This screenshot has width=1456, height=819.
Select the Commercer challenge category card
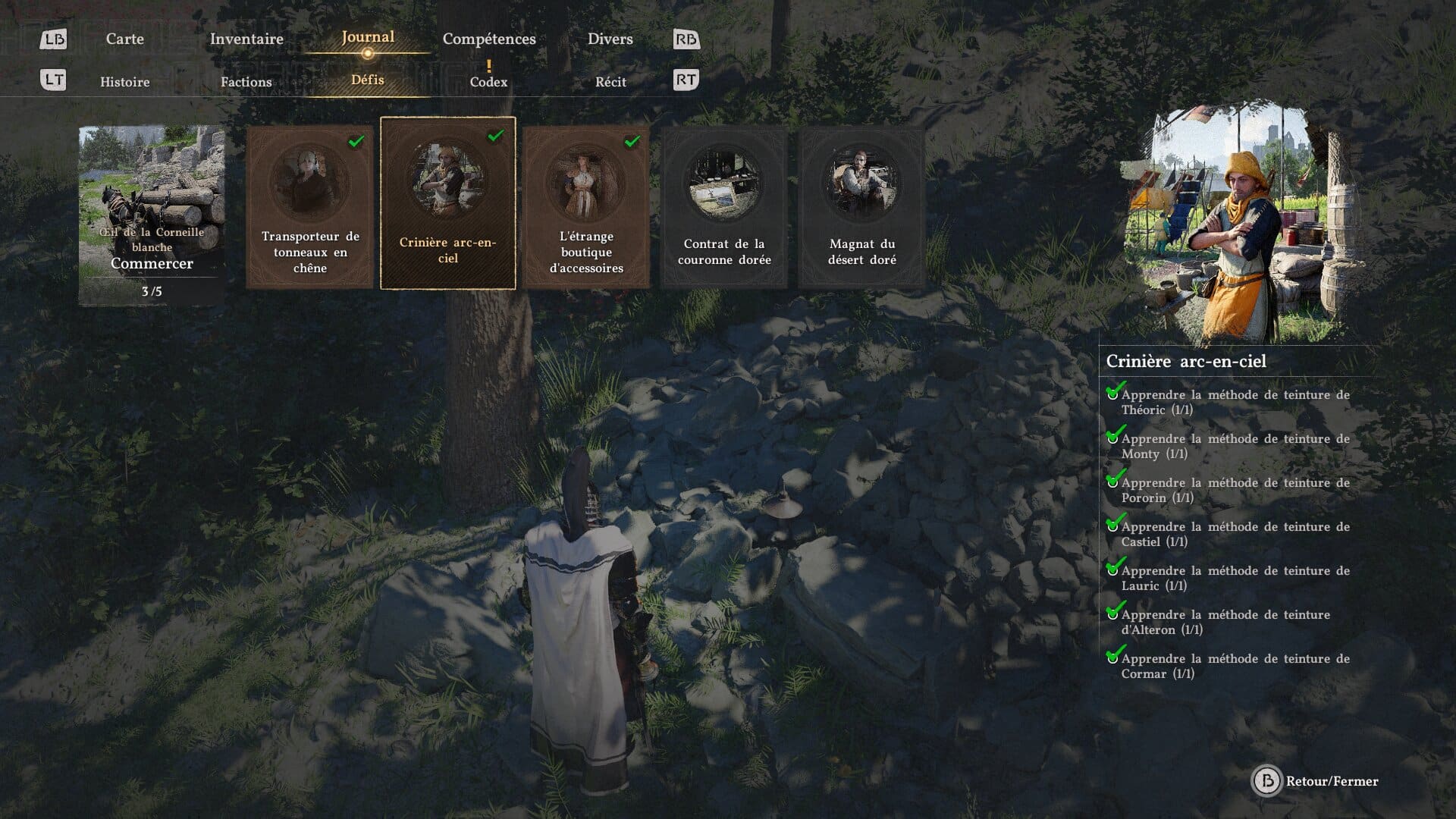coord(152,215)
